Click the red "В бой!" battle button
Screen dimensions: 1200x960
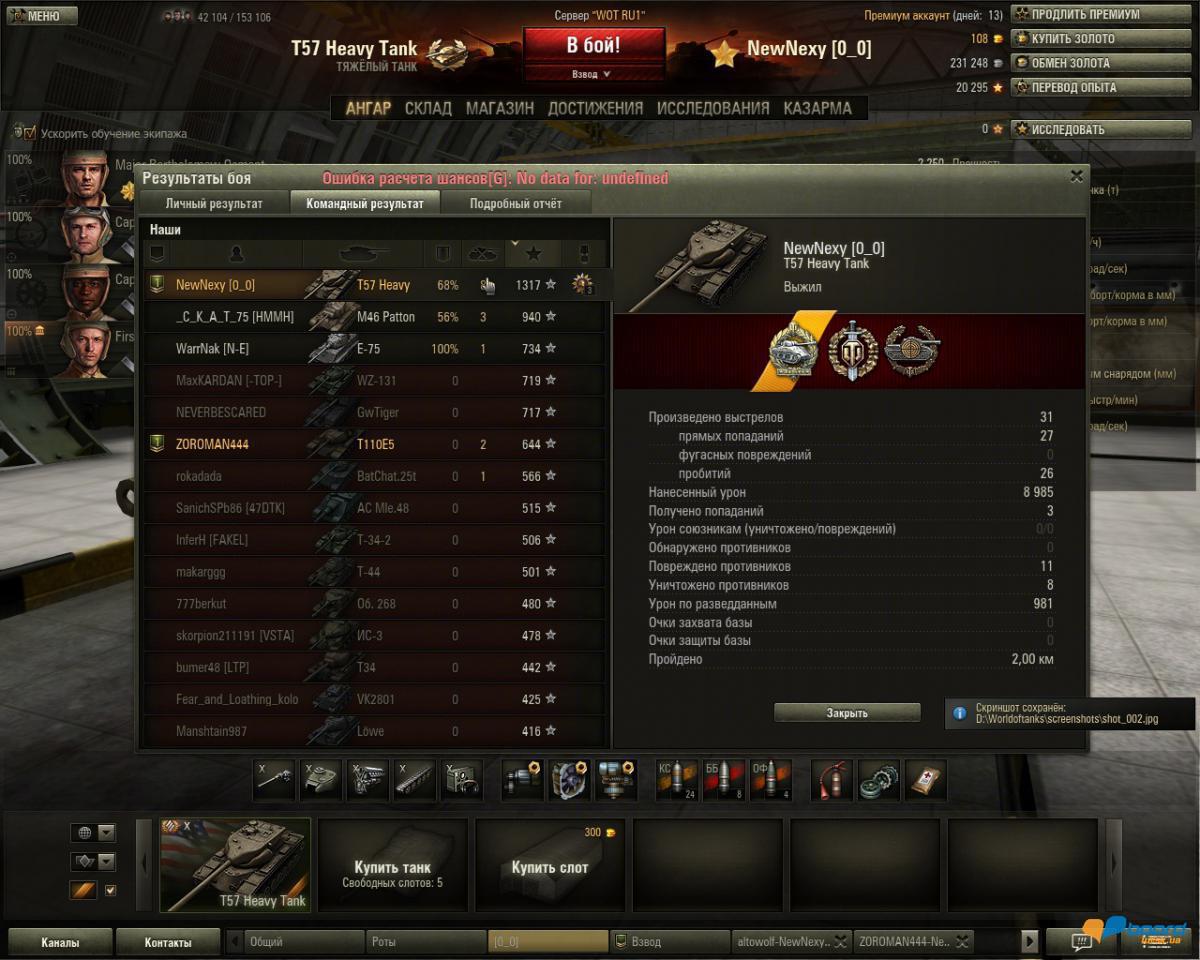594,46
